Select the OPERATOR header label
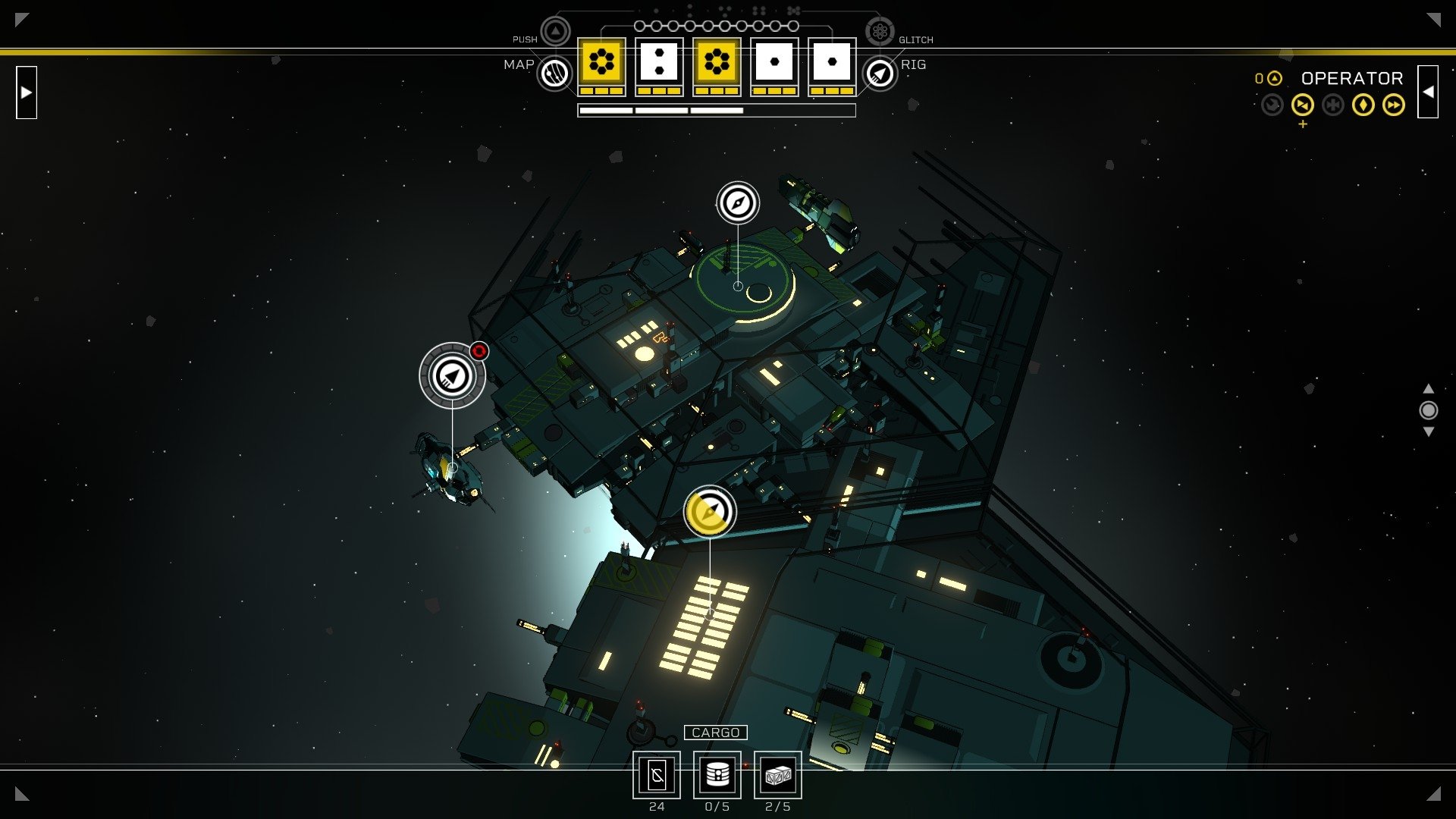 [x=1353, y=78]
